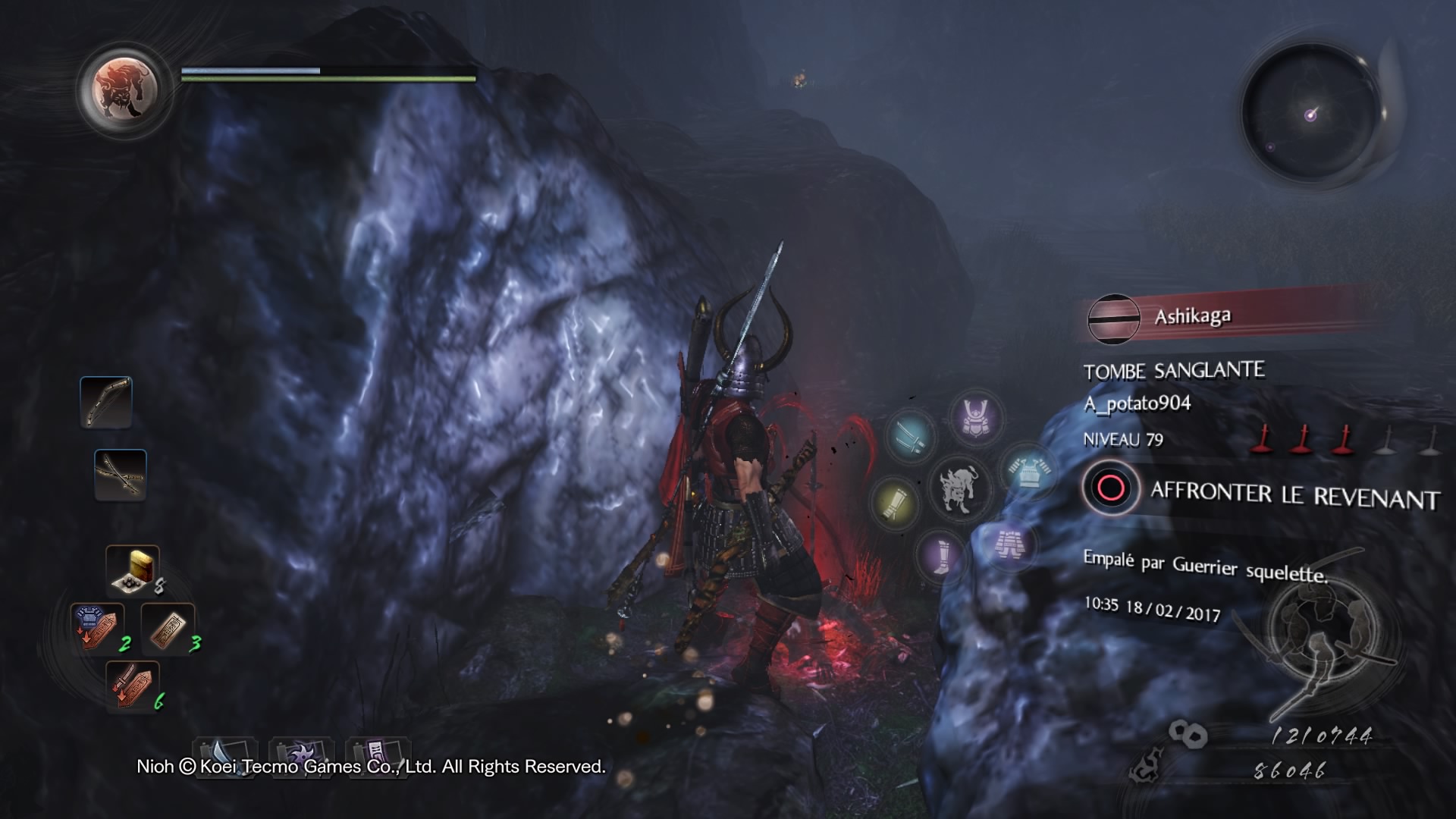Inspect the revenant's helmet icon
The width and height of the screenshot is (1456, 819).
(x=975, y=418)
